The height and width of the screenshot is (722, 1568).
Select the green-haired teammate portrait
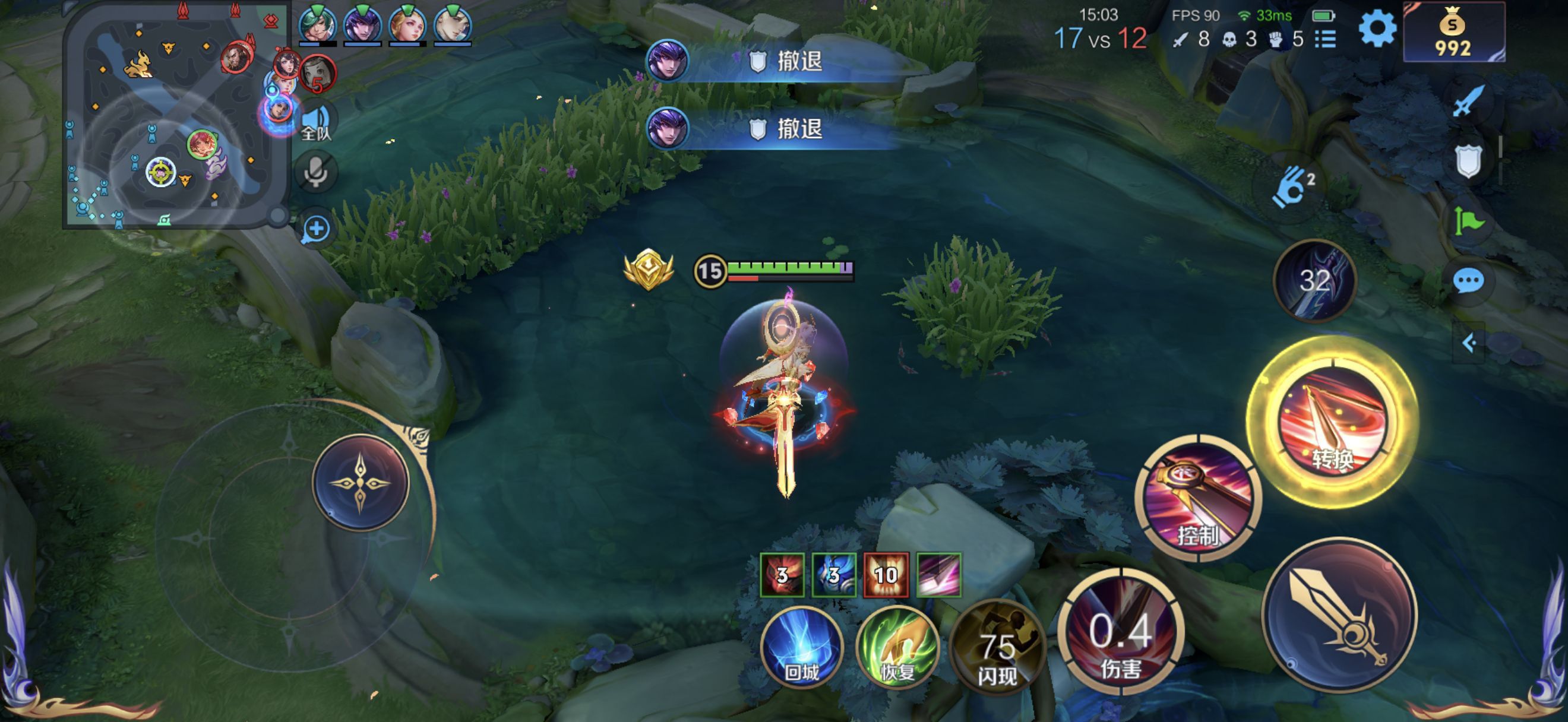317,26
